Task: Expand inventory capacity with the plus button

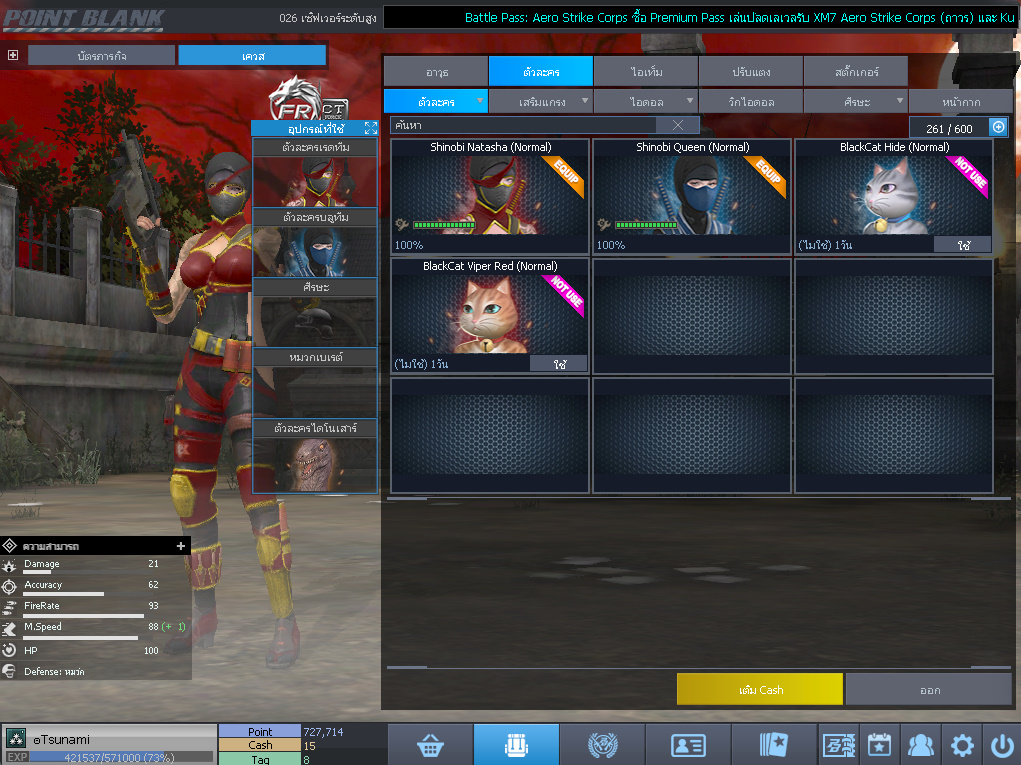Action: click(998, 127)
